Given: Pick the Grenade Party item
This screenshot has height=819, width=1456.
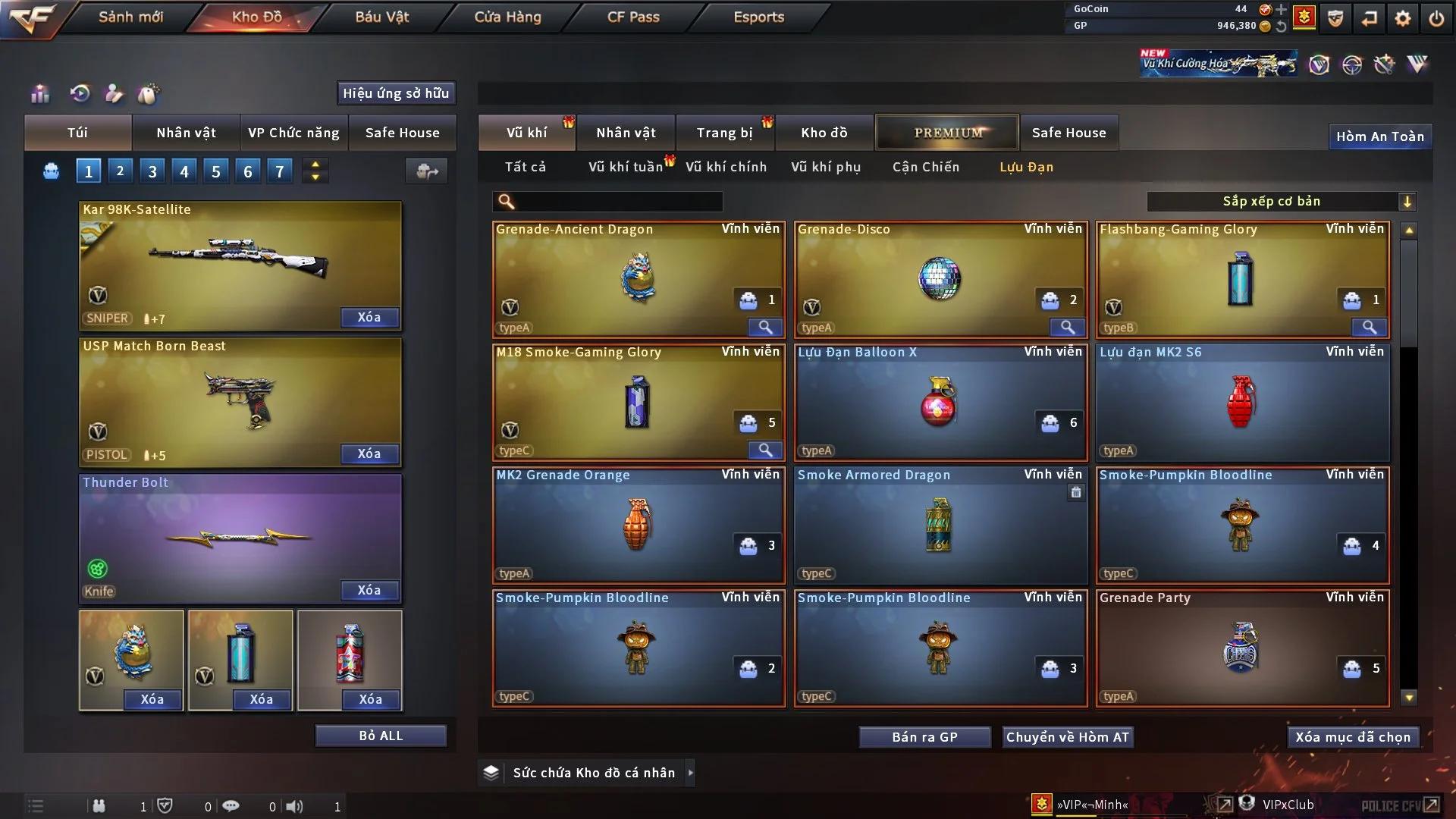Looking at the screenshot, I should click(1241, 648).
